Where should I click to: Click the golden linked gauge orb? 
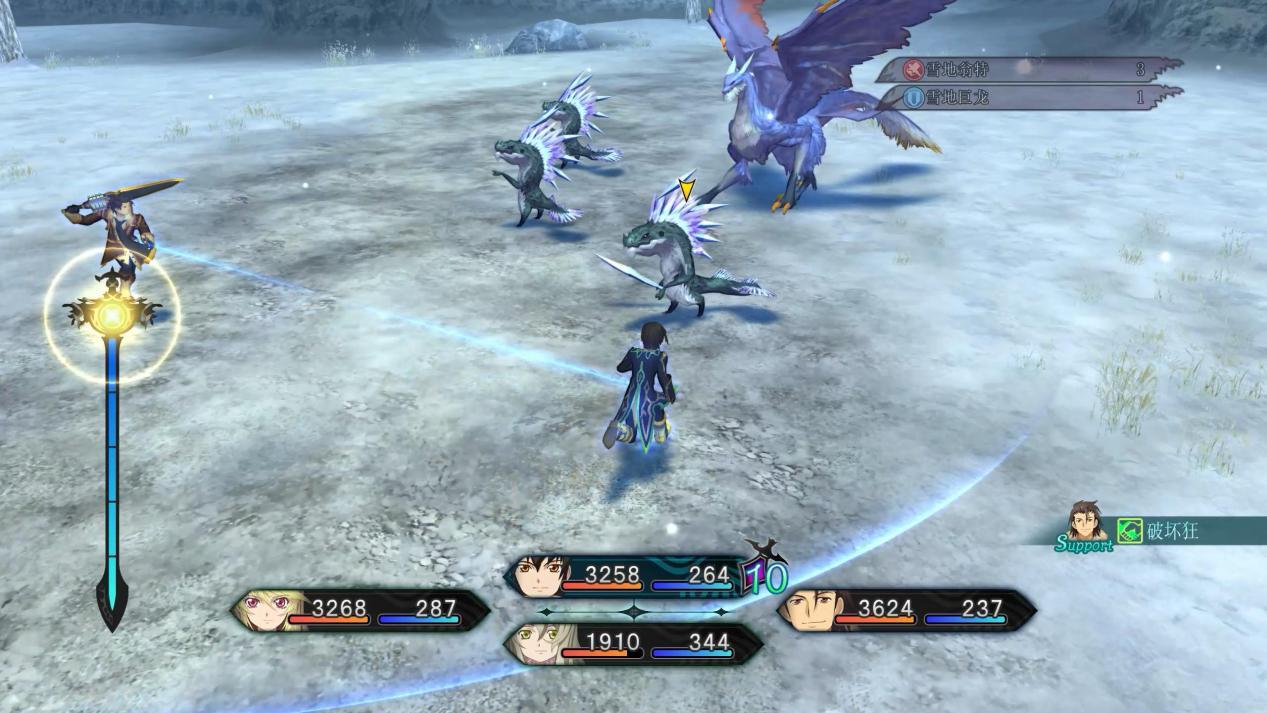tap(112, 316)
